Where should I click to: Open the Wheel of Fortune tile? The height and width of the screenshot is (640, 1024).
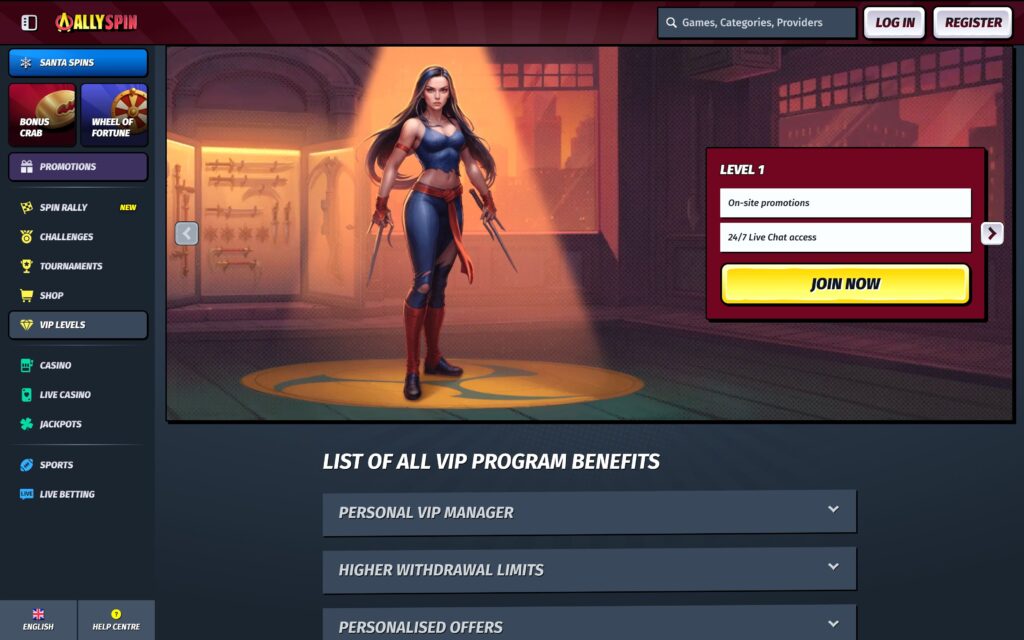(114, 115)
